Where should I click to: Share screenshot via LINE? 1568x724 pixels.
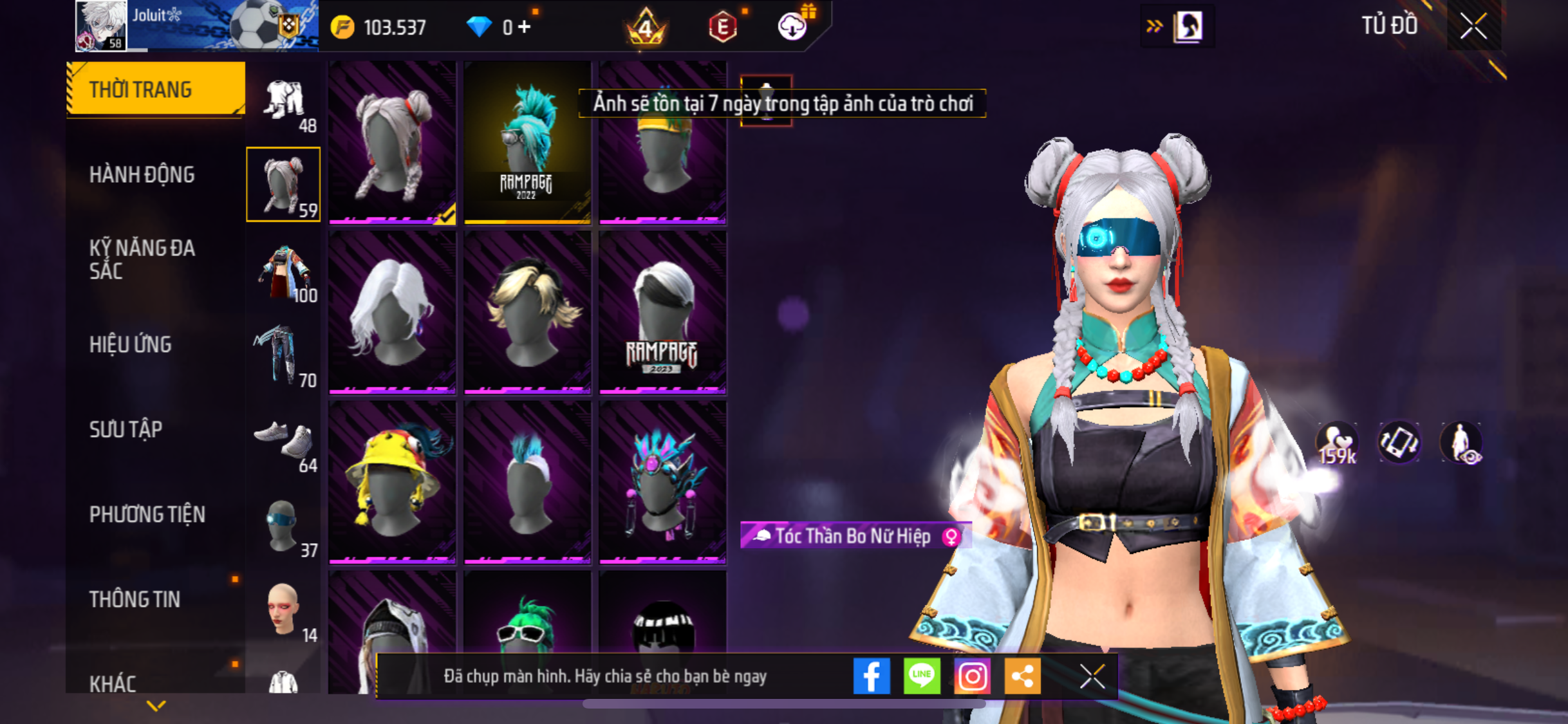tap(922, 676)
